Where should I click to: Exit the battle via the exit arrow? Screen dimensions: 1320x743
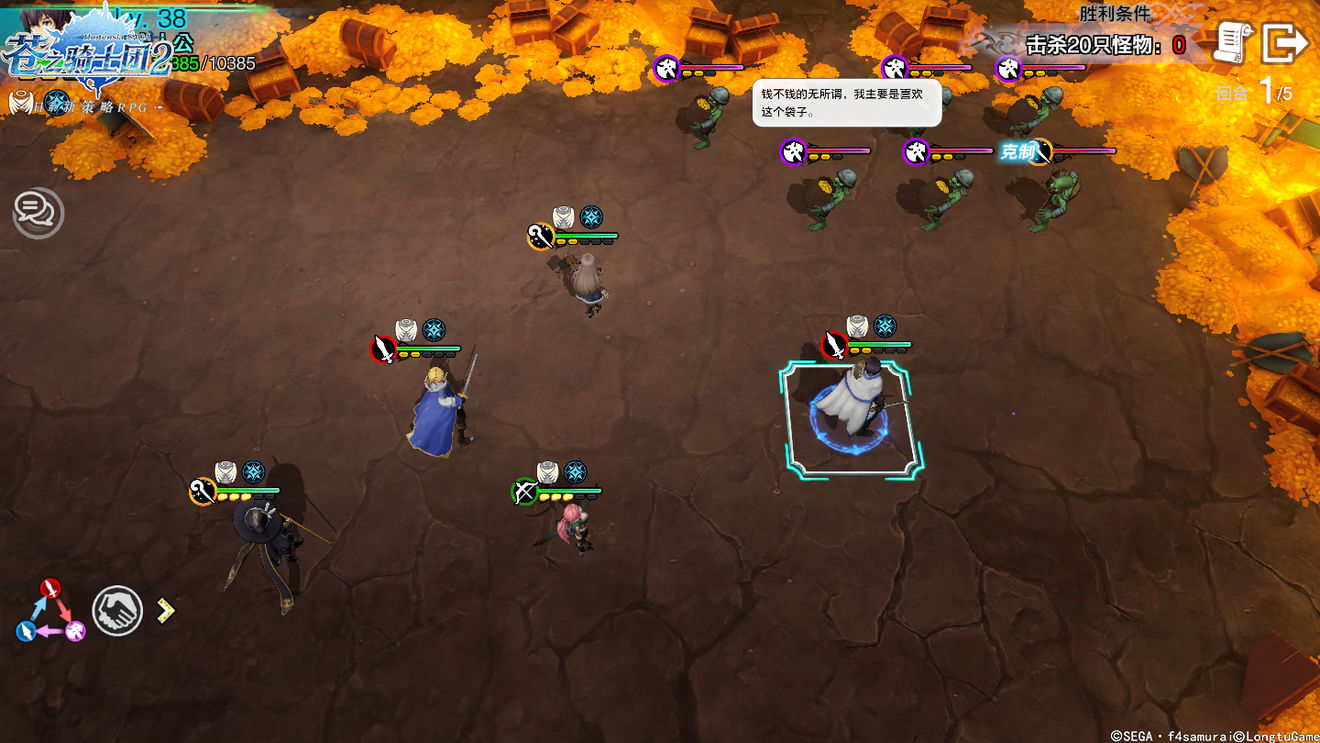[x=1285, y=42]
